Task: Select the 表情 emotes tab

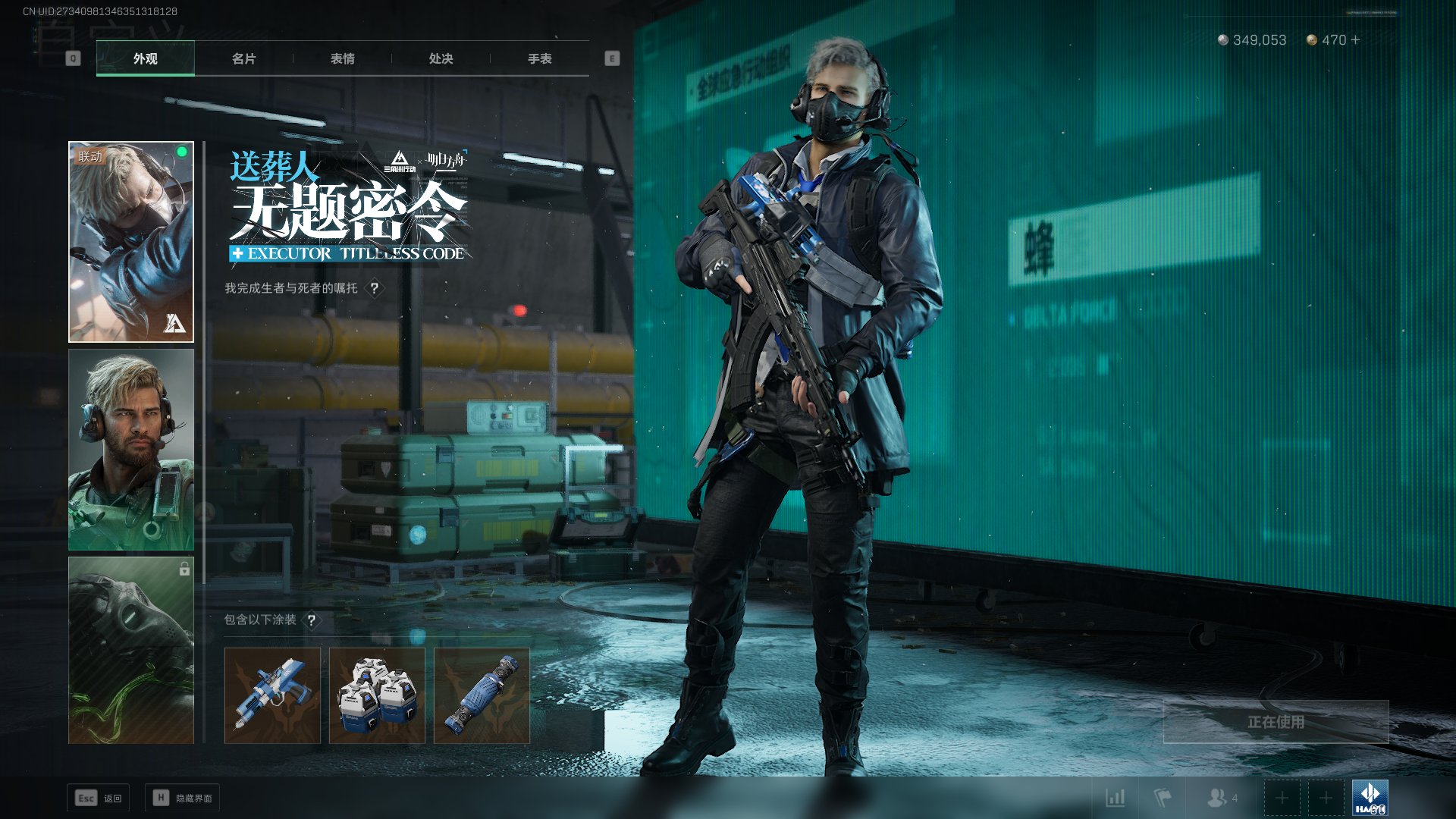Action: point(342,58)
